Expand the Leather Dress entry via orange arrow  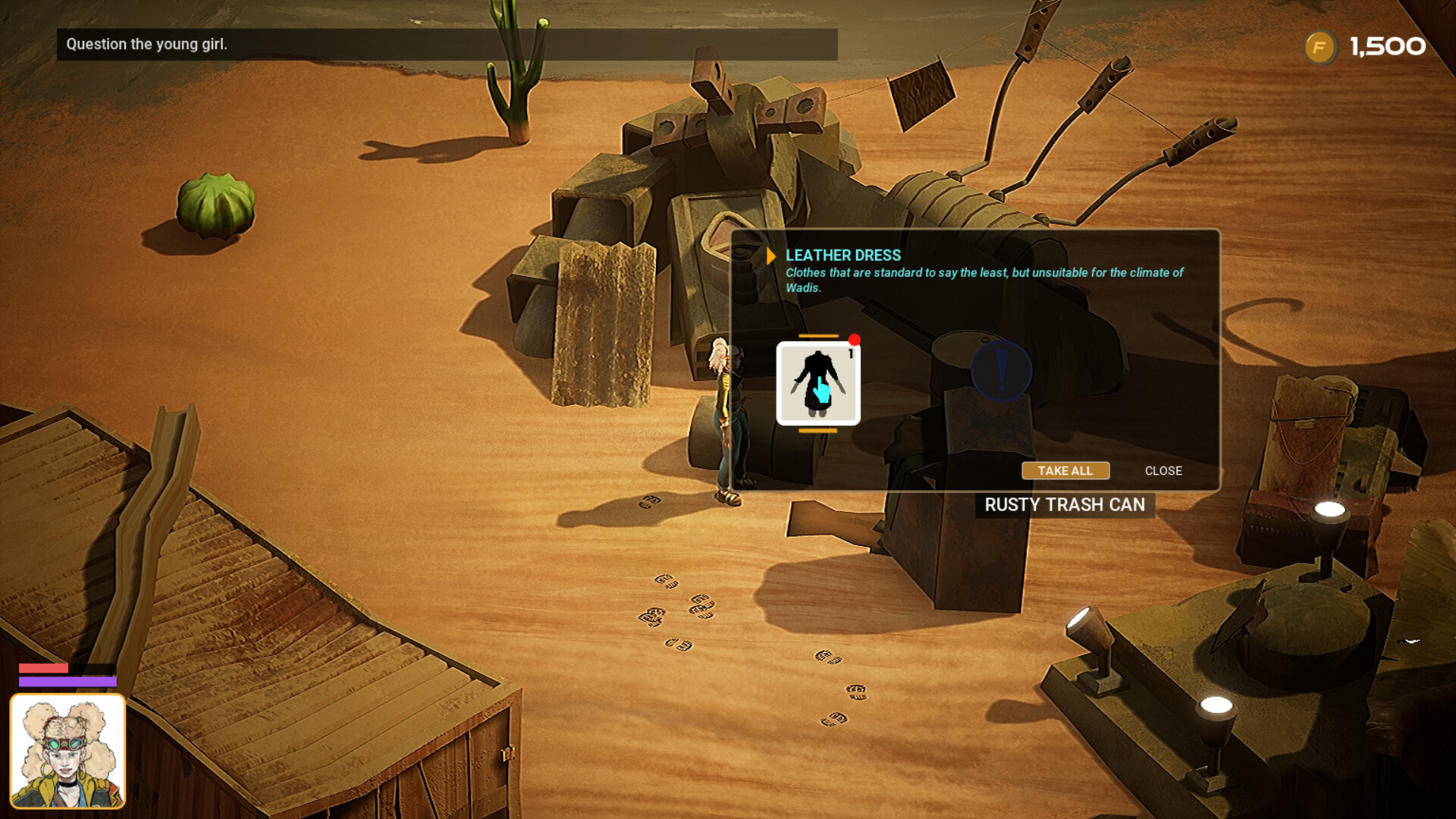tap(770, 256)
